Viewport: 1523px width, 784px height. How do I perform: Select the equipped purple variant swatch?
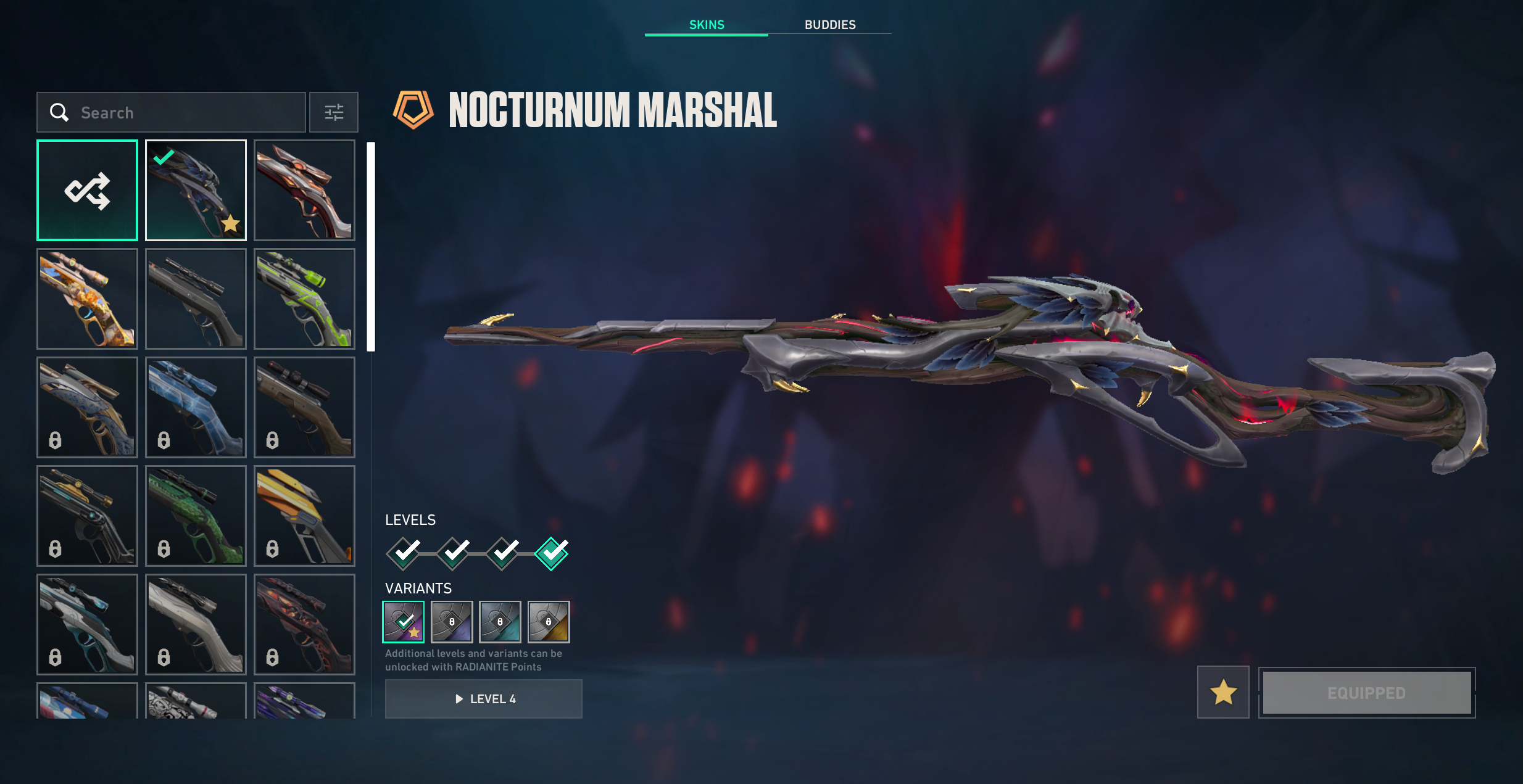tap(403, 622)
